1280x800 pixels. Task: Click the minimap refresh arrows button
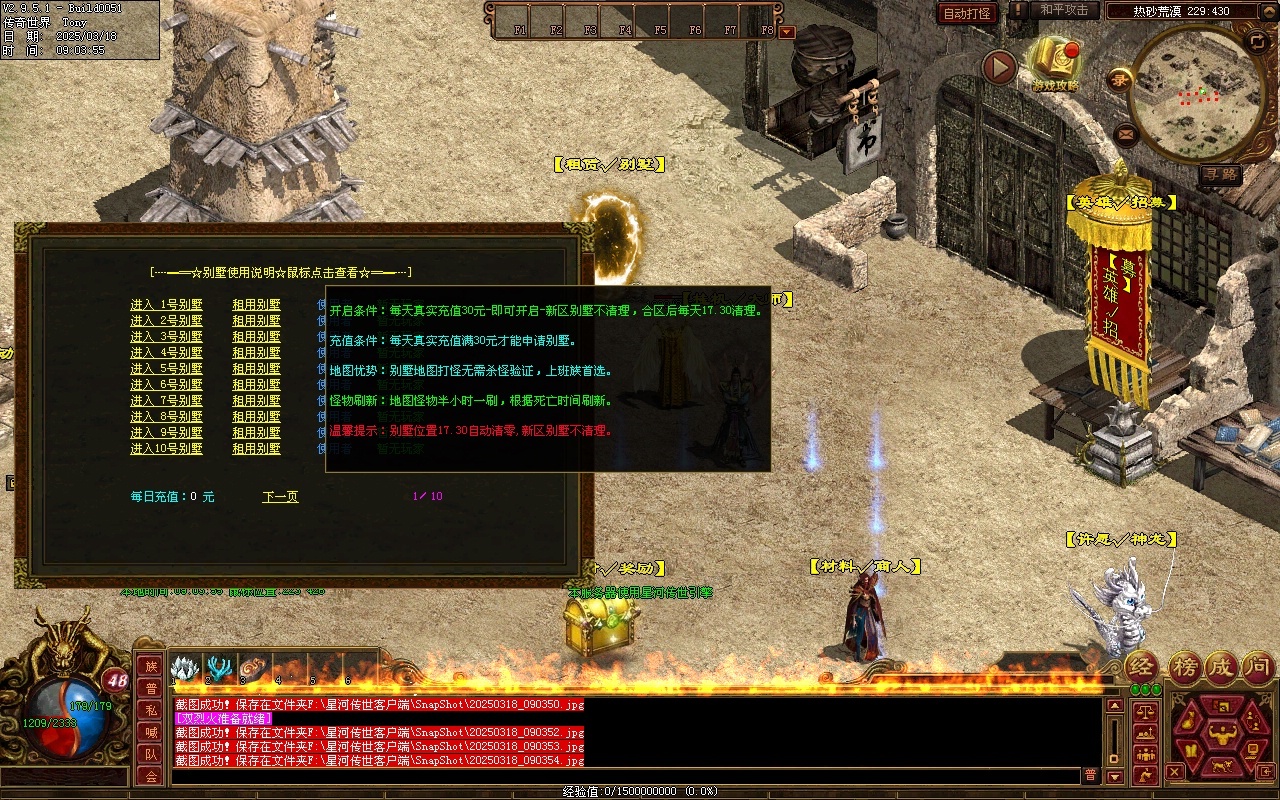[x=1257, y=41]
